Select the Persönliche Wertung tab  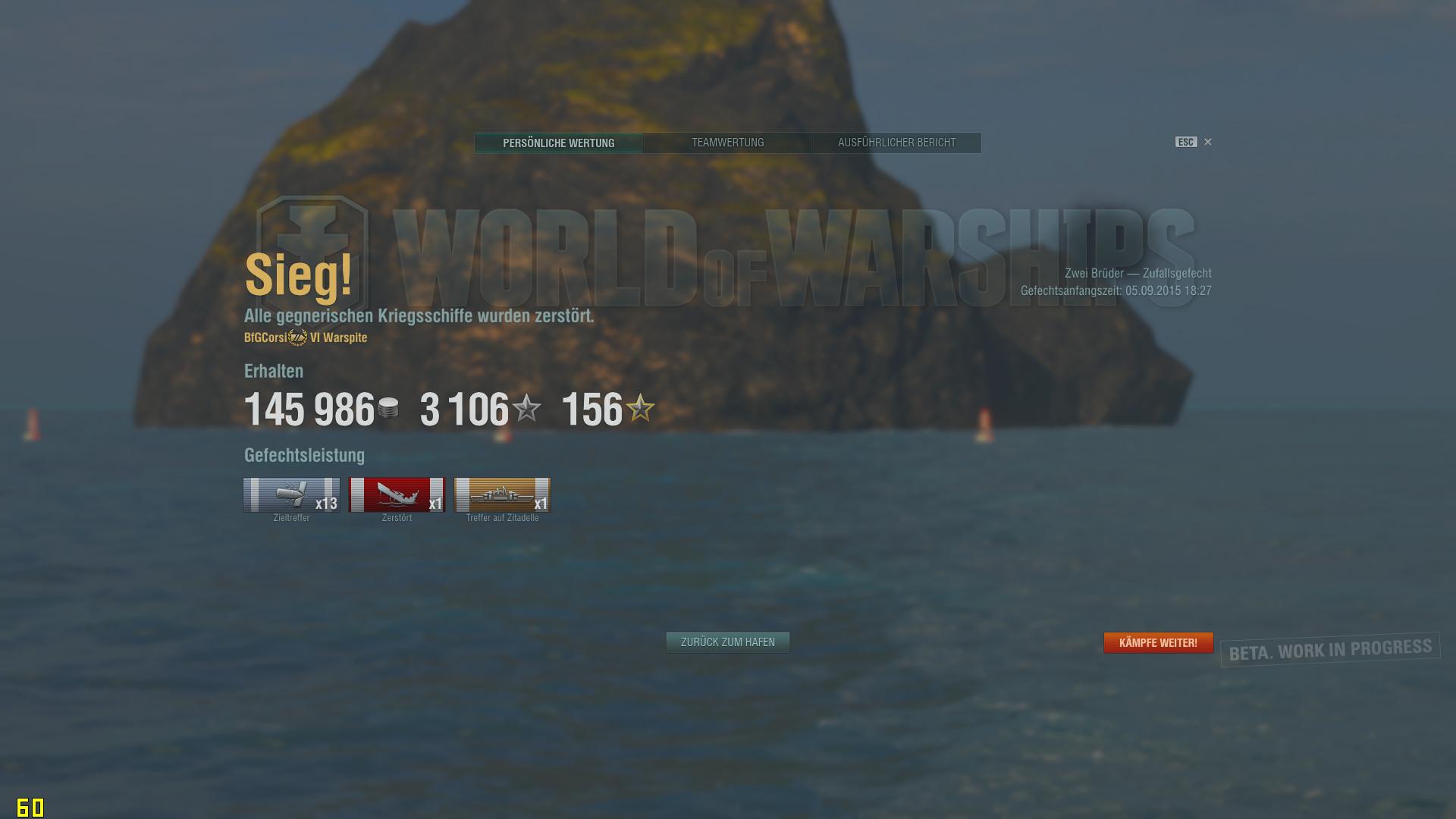point(559,143)
